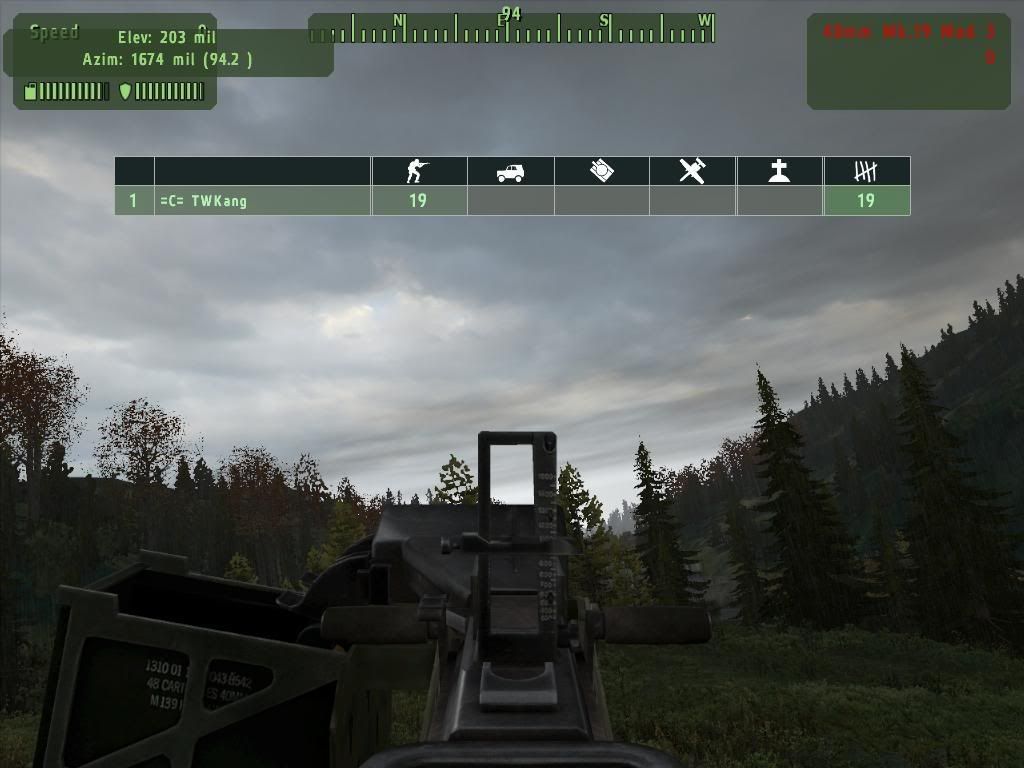Screen dimensions: 1024x768
Task: Click the soft vehicle kills jeep icon
Action: (x=510, y=172)
